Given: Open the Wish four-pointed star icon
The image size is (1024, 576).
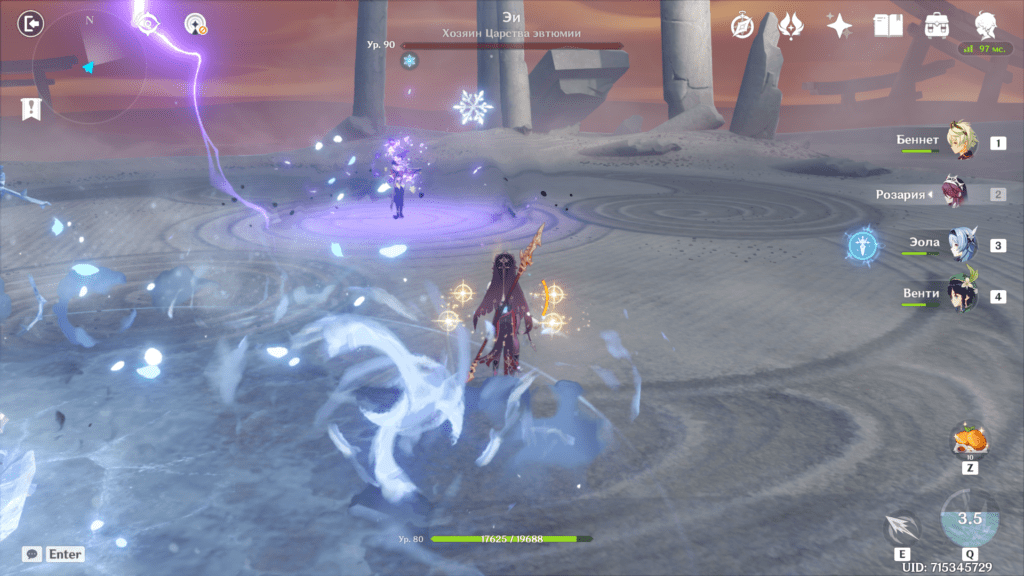Looking at the screenshot, I should (x=838, y=26).
